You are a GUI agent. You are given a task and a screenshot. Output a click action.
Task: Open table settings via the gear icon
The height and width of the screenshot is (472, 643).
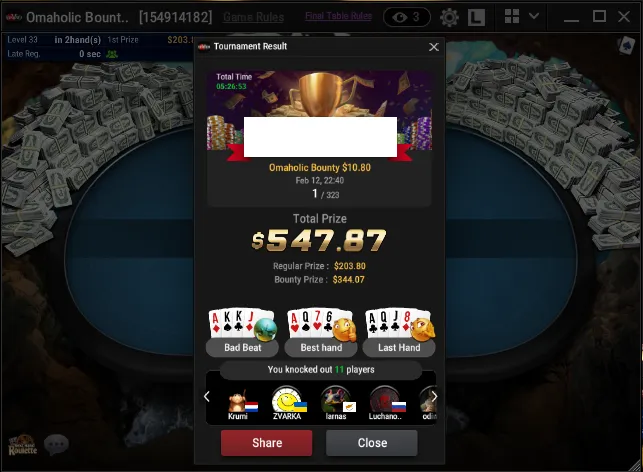click(x=449, y=18)
